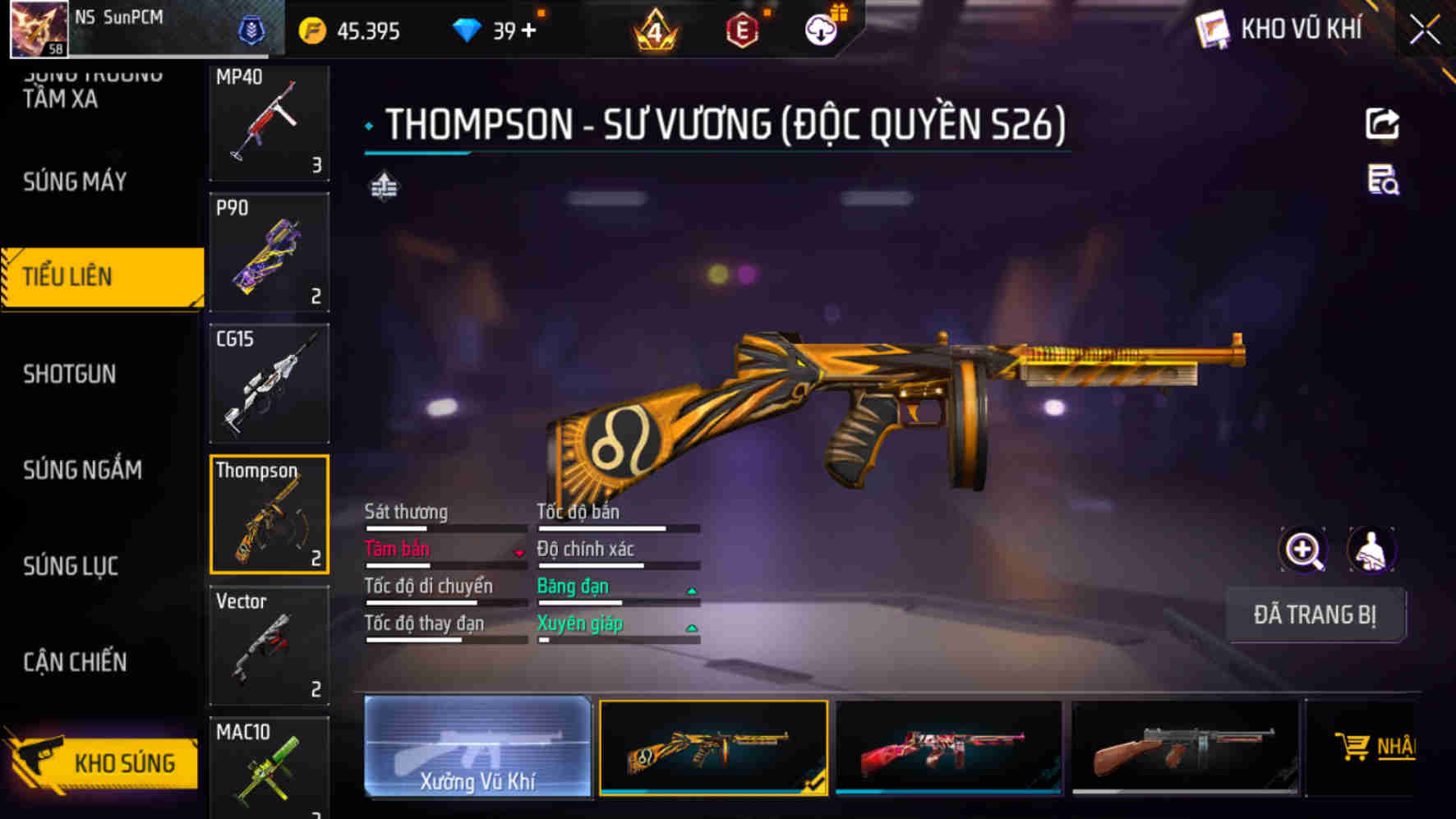Click the green arrow beside Xuyên giáp
This screenshot has width=1456, height=819.
[x=692, y=626]
